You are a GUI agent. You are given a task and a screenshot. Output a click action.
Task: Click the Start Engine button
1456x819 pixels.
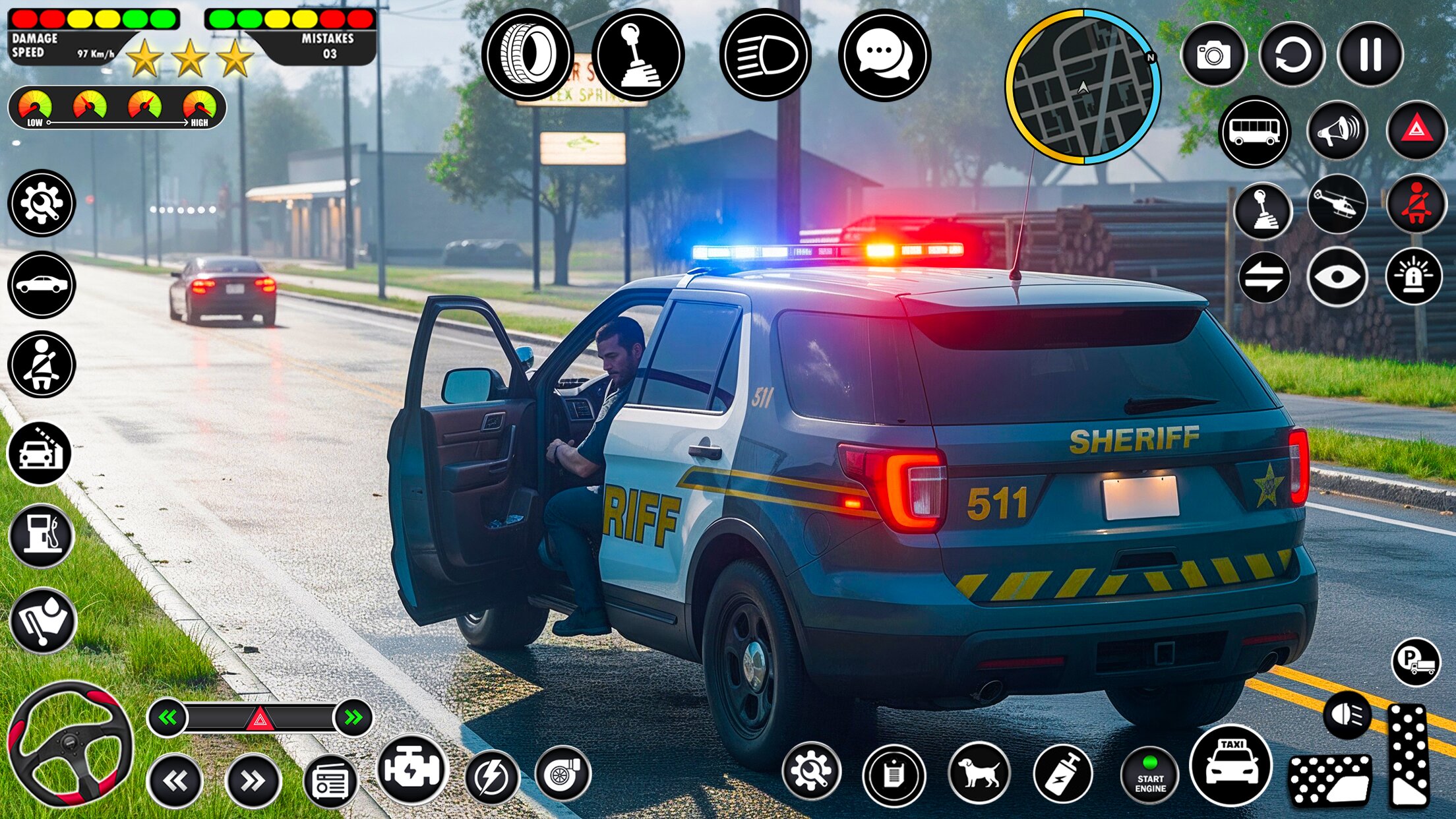(1151, 776)
